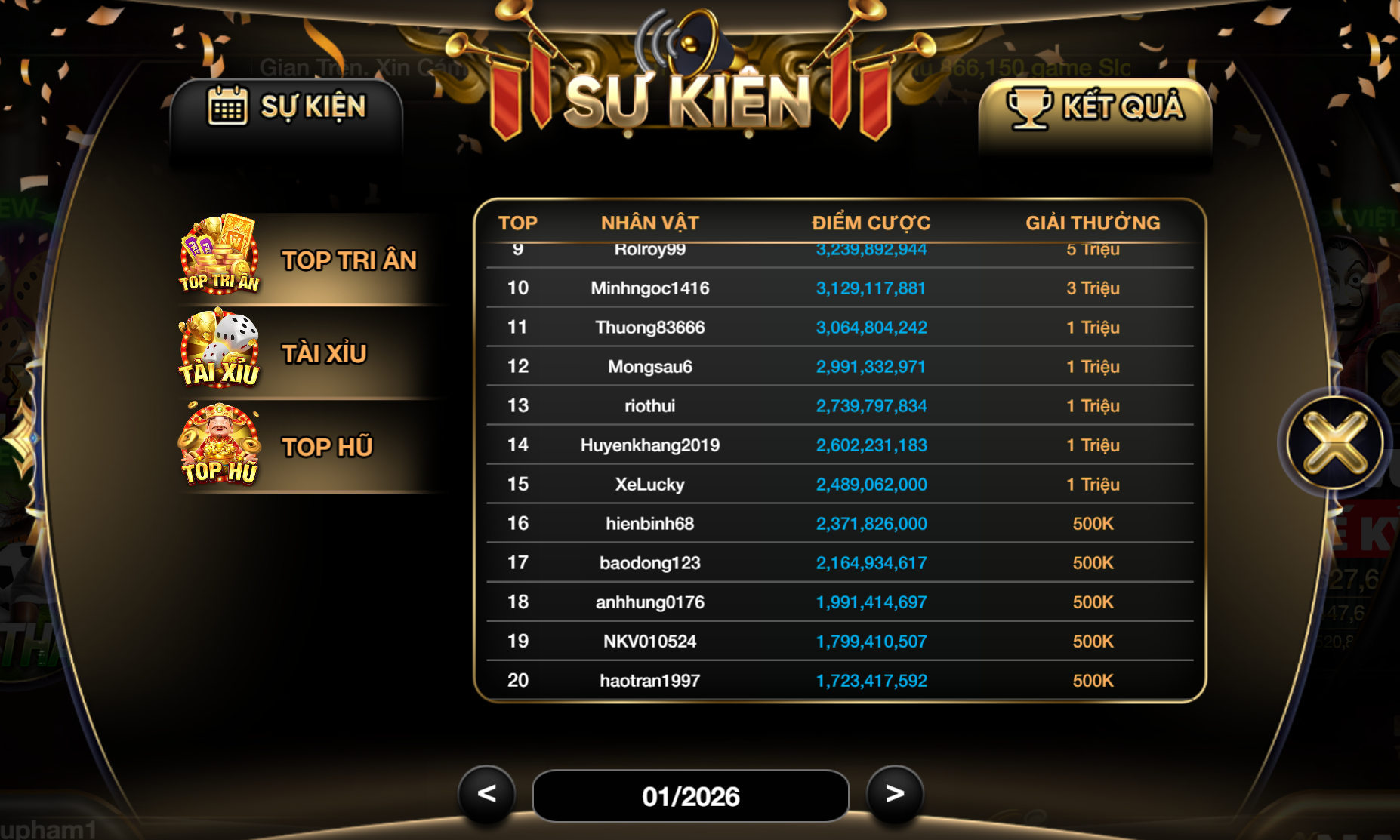The height and width of the screenshot is (840, 1400).
Task: Show the Top Hũ ranking
Action: click(310, 447)
